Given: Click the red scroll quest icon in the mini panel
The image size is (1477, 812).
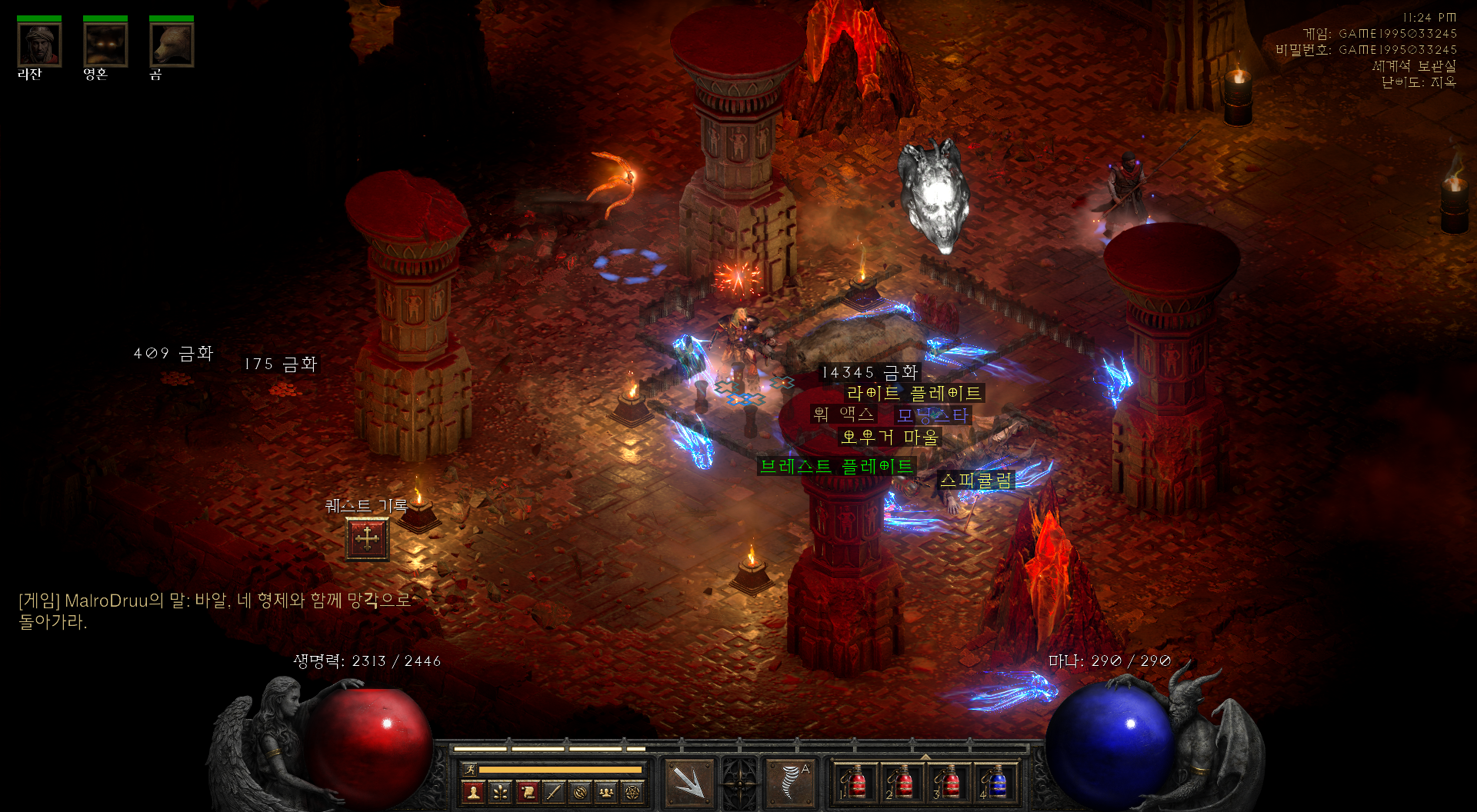Looking at the screenshot, I should coord(528,791).
